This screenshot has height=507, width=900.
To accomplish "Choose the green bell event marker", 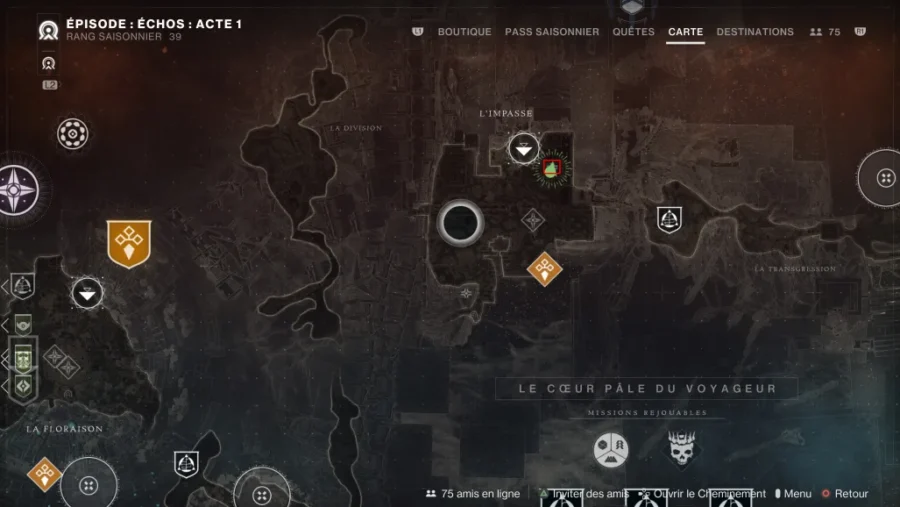I will pyautogui.click(x=551, y=169).
